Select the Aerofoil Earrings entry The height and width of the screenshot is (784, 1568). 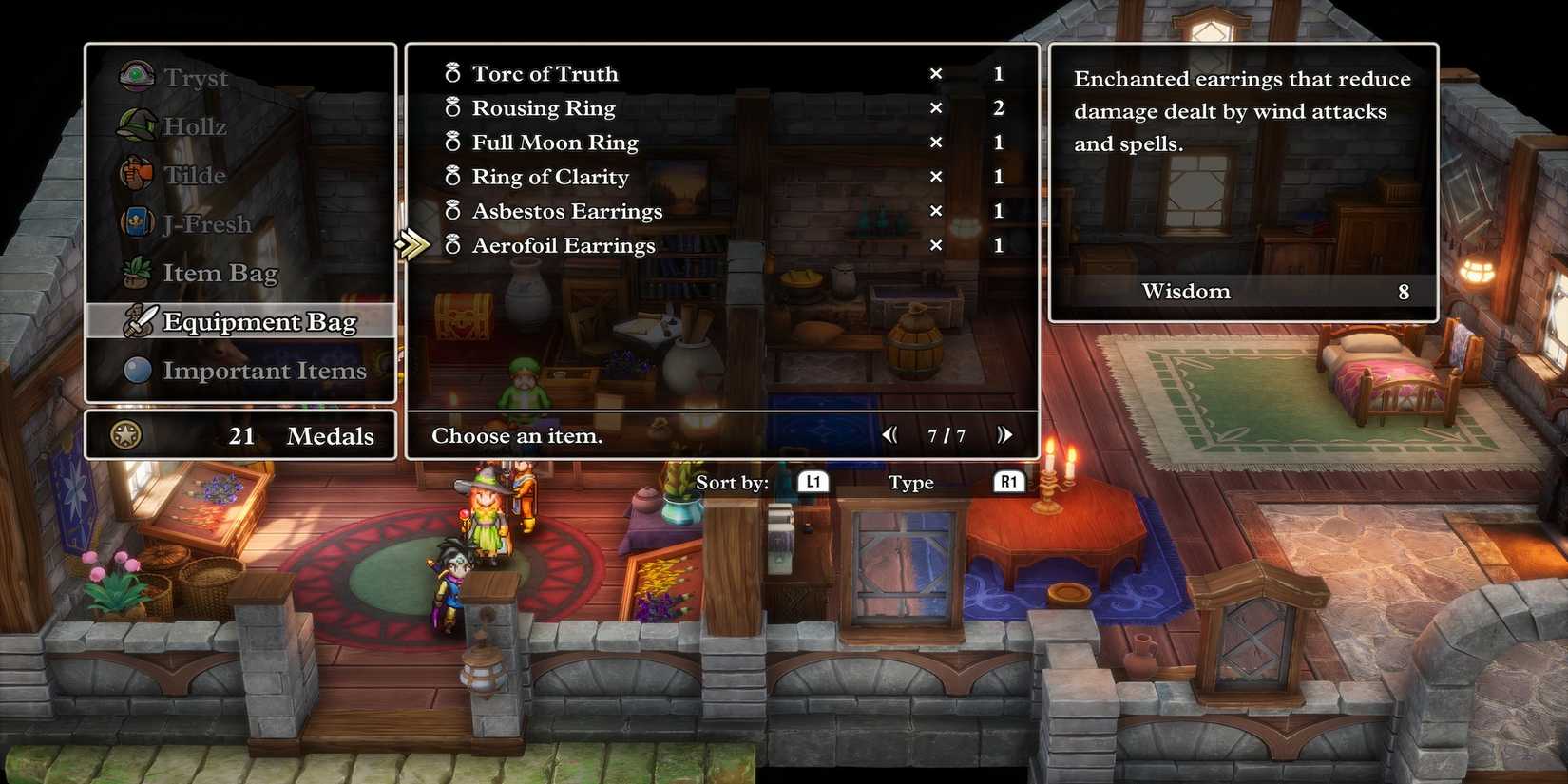click(x=564, y=244)
